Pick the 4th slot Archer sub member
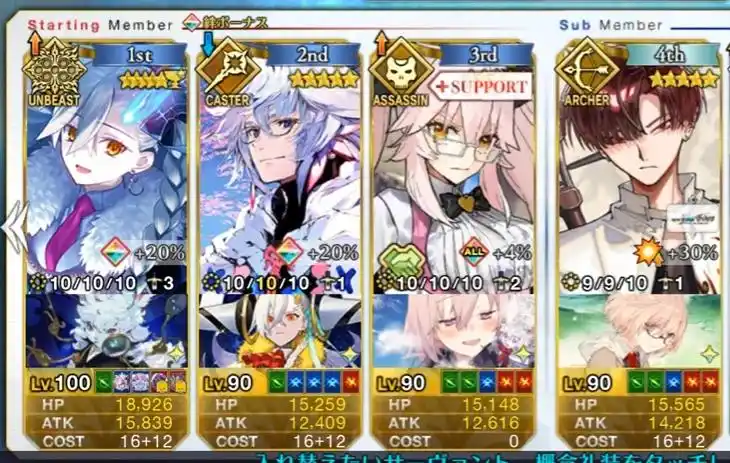 [638, 170]
